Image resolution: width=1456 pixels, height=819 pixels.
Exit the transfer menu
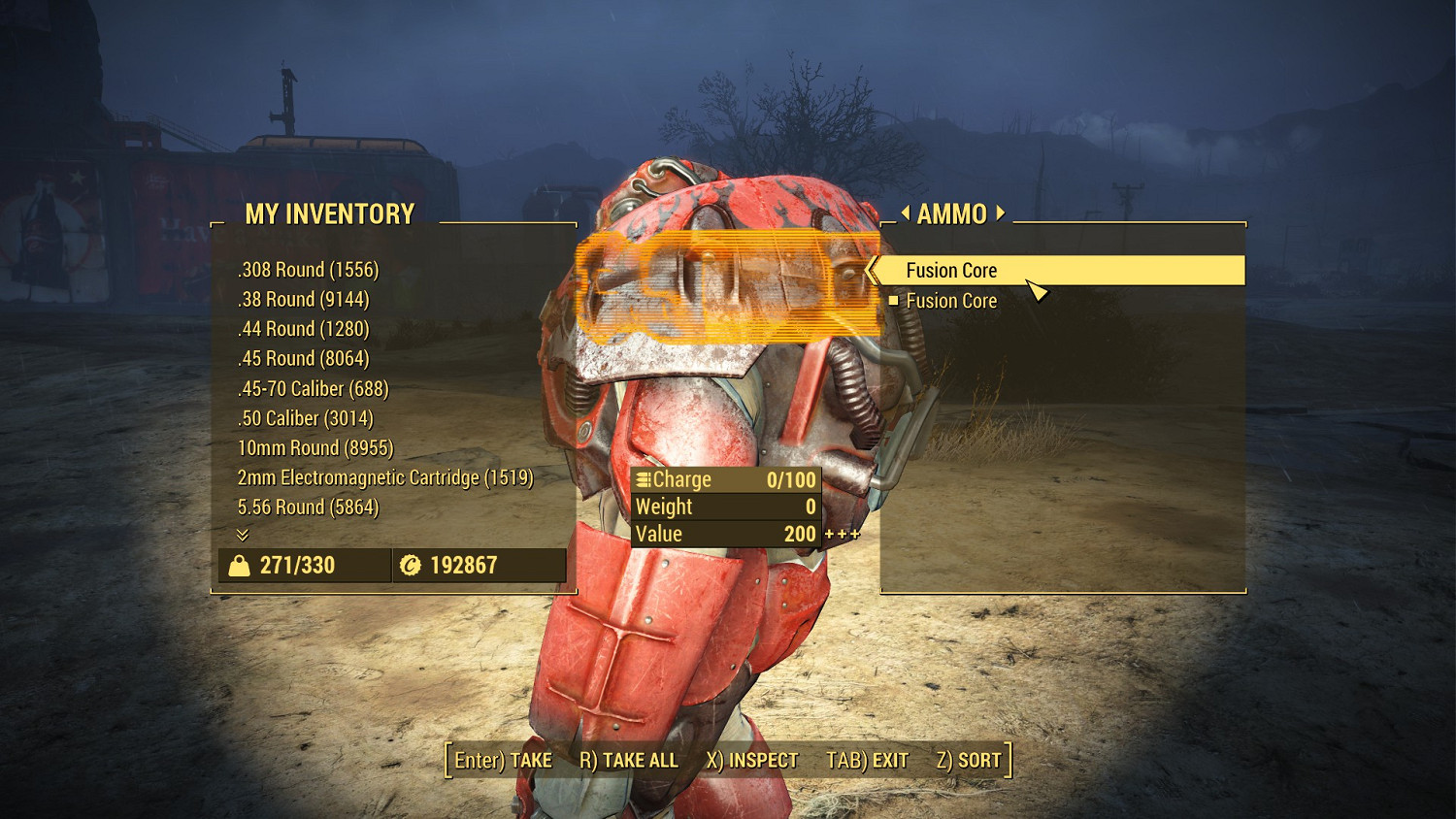[x=867, y=761]
